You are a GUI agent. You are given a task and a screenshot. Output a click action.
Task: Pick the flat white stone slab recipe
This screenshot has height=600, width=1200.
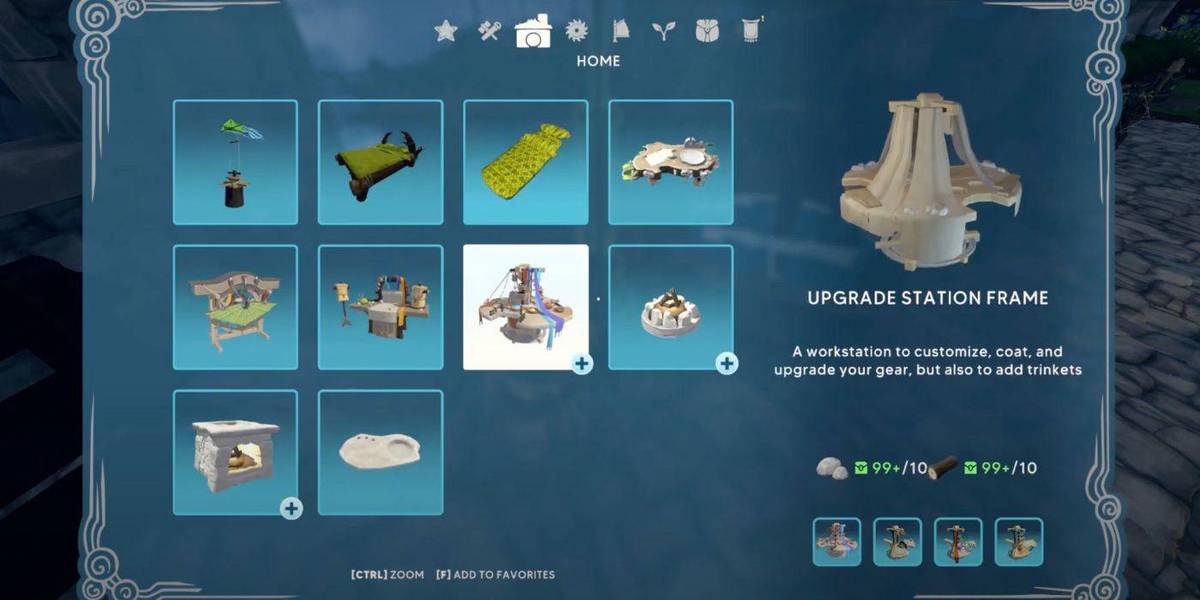pos(380,452)
